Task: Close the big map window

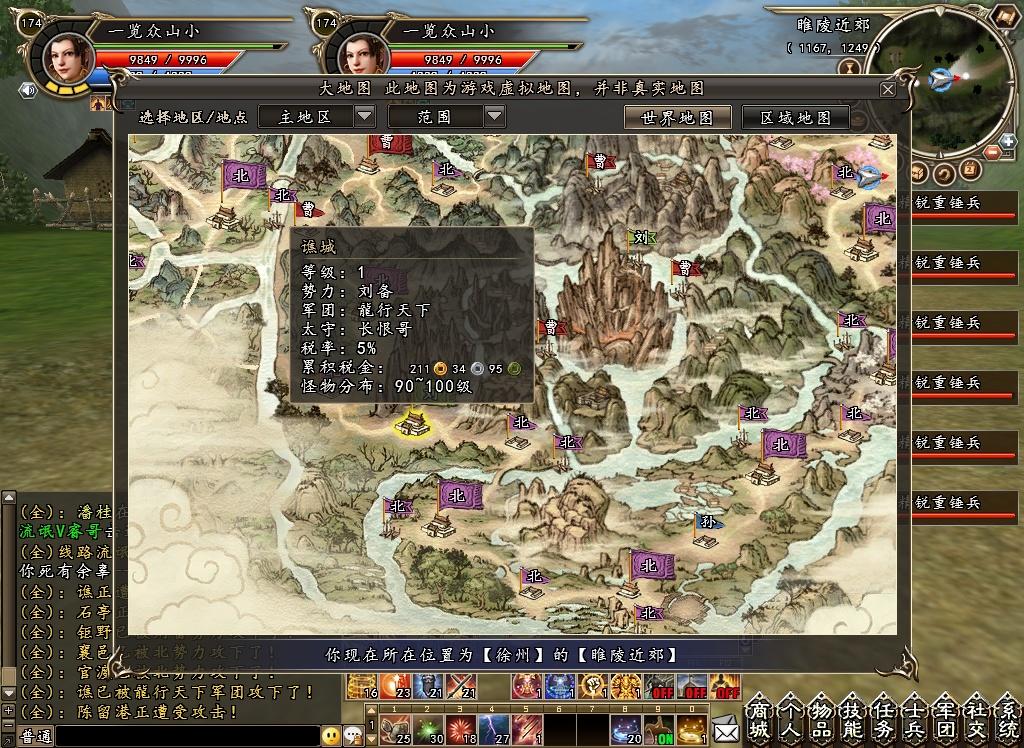Action: (x=887, y=89)
